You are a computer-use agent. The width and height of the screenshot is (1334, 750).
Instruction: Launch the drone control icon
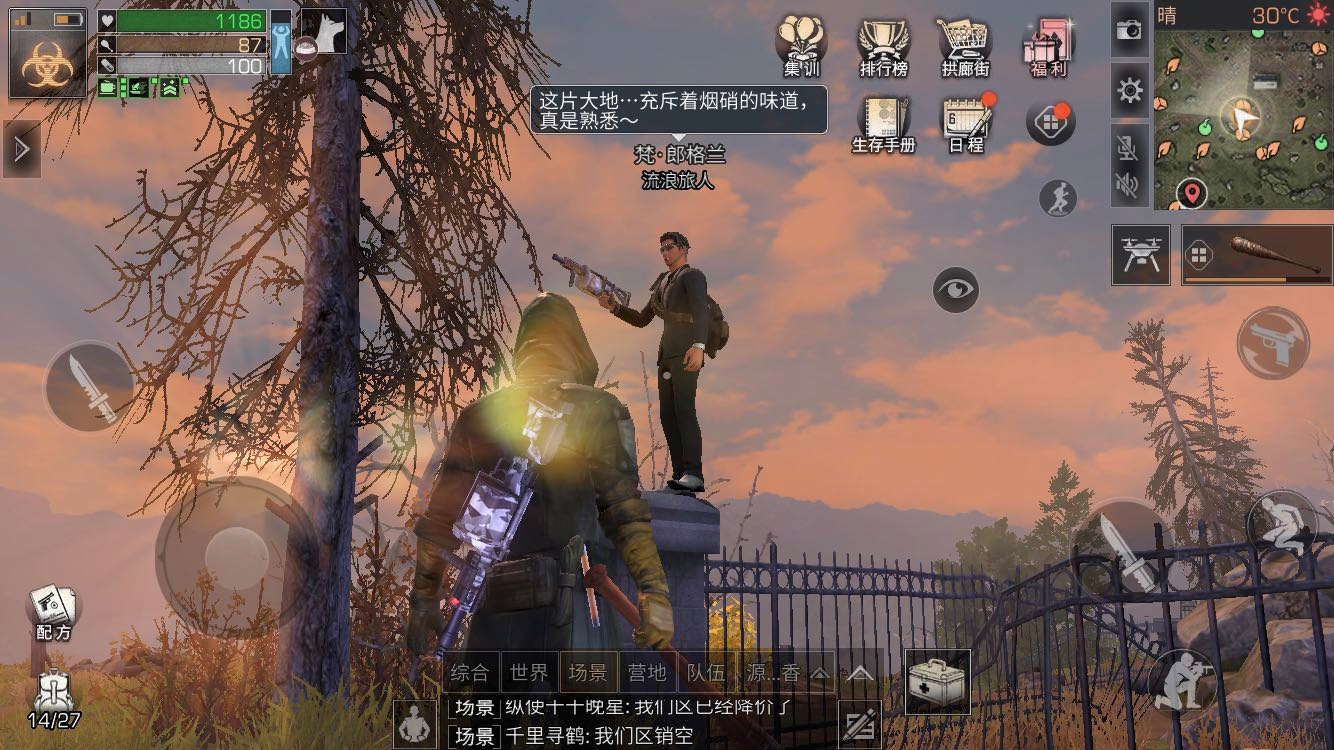(x=1143, y=254)
